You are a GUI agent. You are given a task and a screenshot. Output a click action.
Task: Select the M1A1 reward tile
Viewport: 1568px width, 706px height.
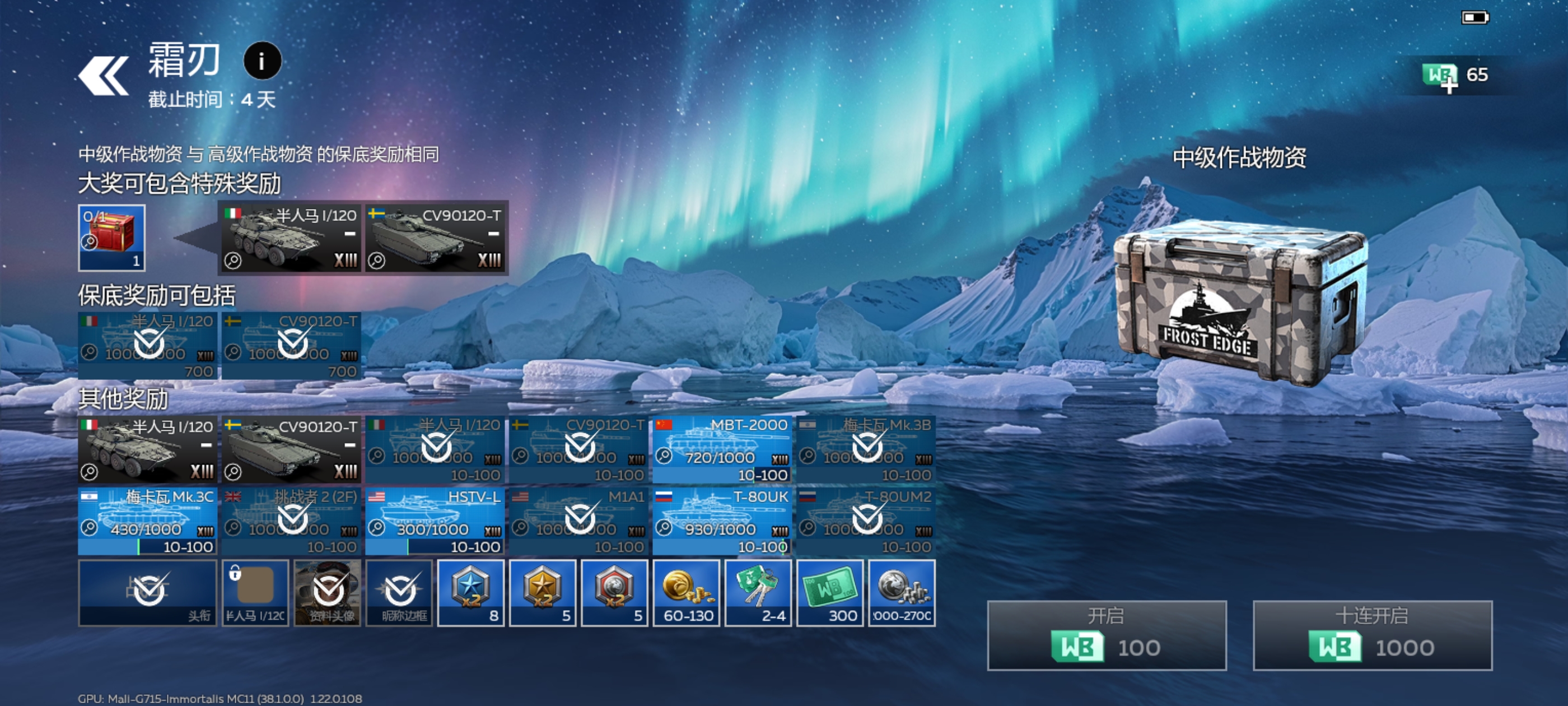pyautogui.click(x=578, y=521)
